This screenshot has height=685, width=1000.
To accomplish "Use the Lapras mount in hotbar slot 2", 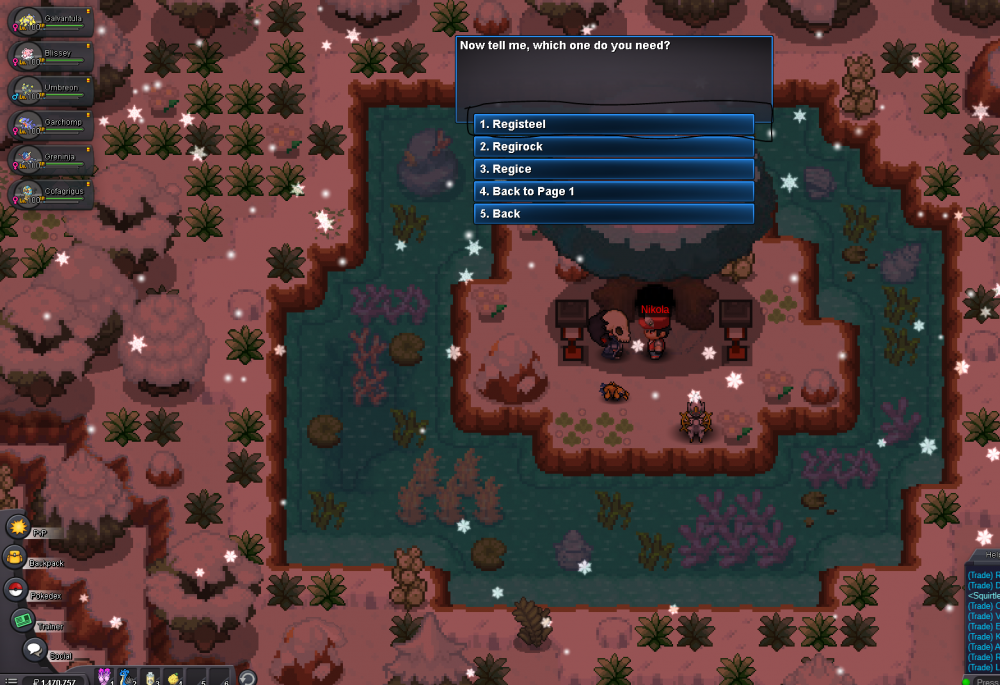I will pos(125,677).
